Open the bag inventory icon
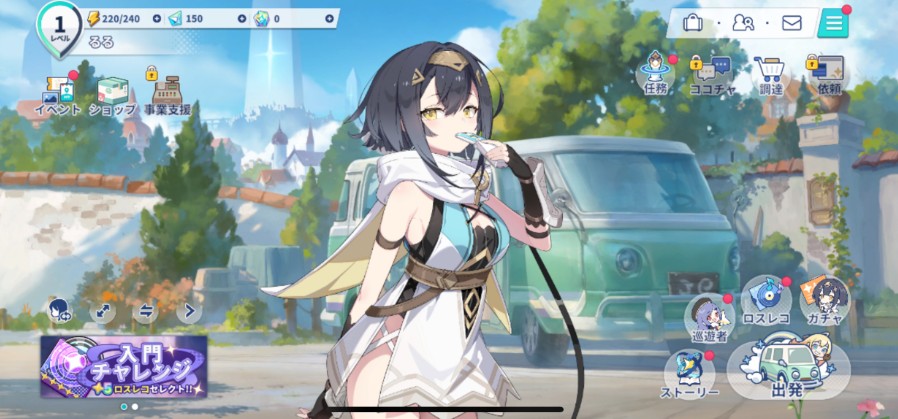This screenshot has height=419, width=898. [692, 22]
